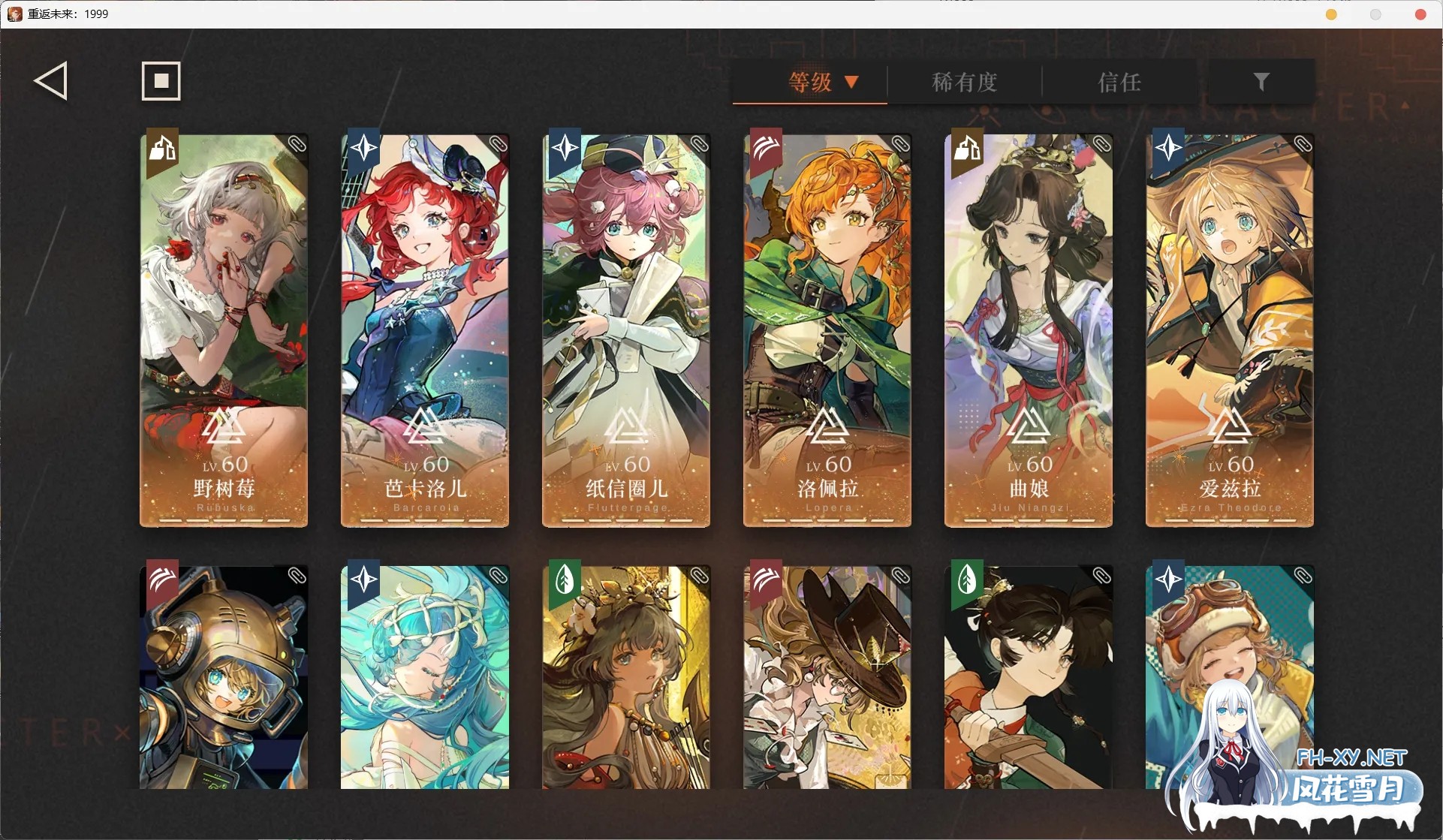This screenshot has height=840, width=1443.
Task: Click the Plant afflatus badge on the bottom-row card
Action: pyautogui.click(x=564, y=580)
